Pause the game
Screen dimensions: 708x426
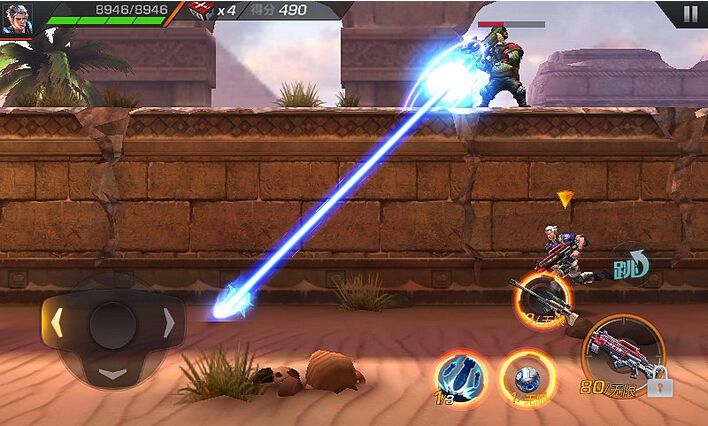tap(690, 14)
